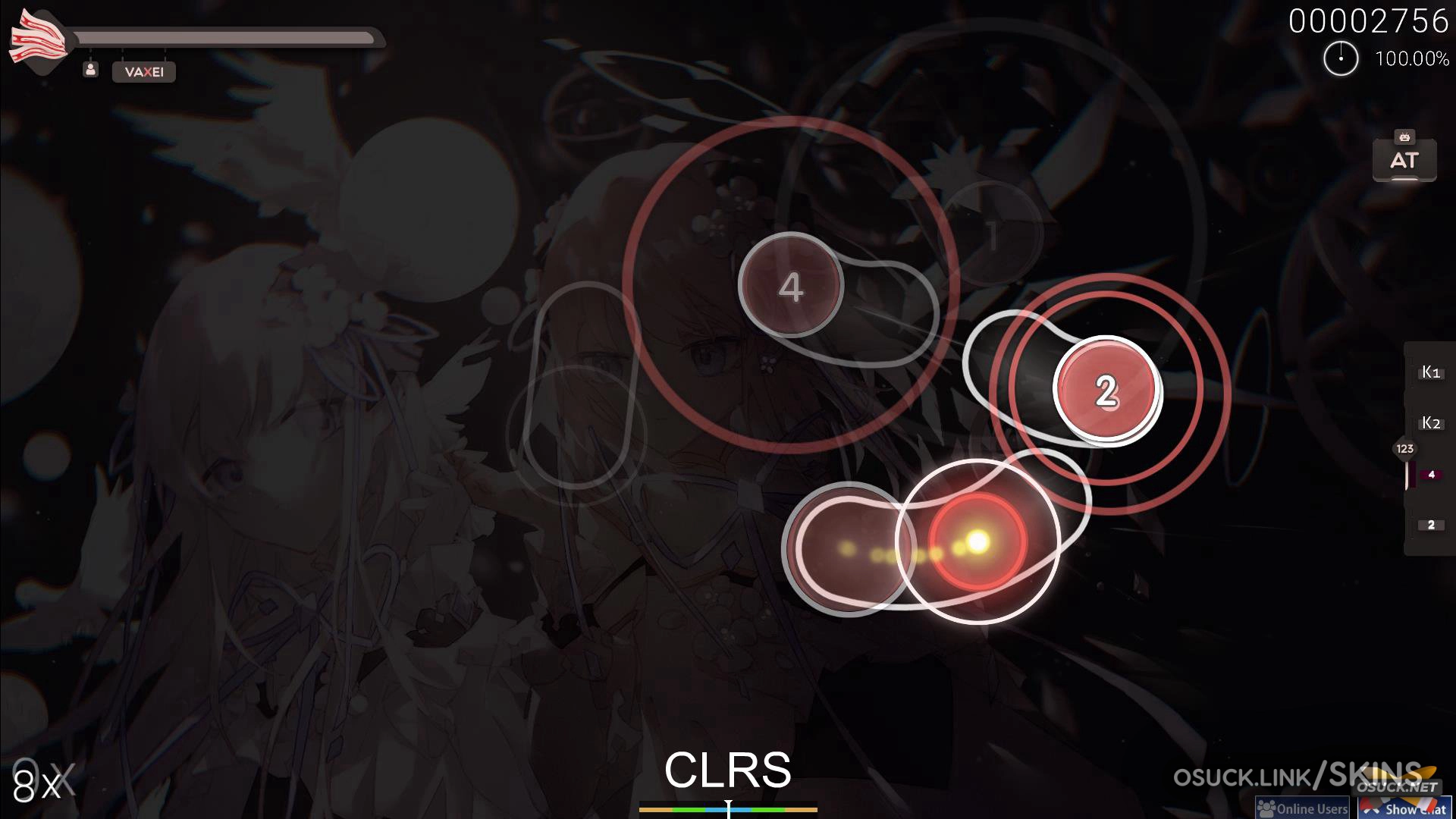Hit the slider circle numbered 4
This screenshot has width=1456, height=819.
pyautogui.click(x=790, y=285)
